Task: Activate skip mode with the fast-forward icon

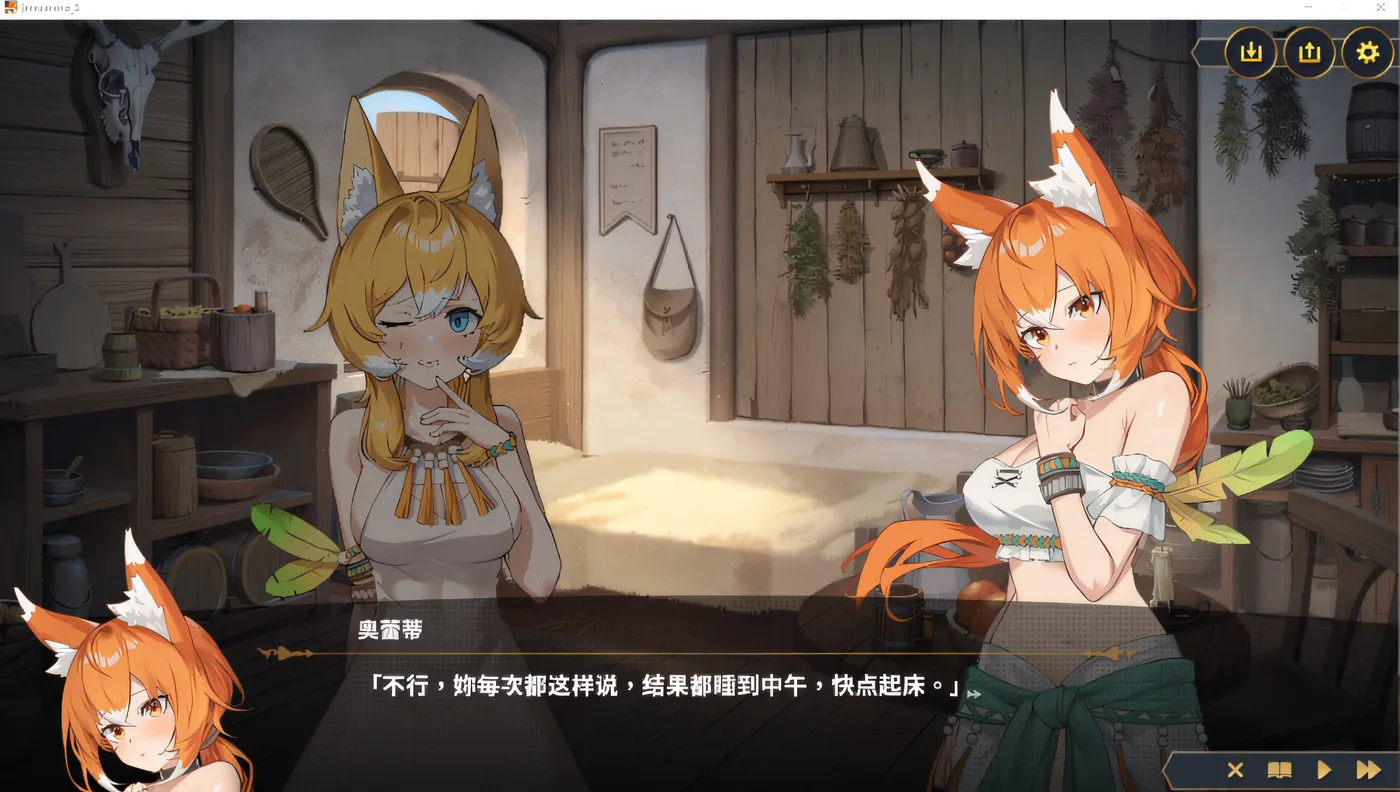Action: (x=1369, y=770)
